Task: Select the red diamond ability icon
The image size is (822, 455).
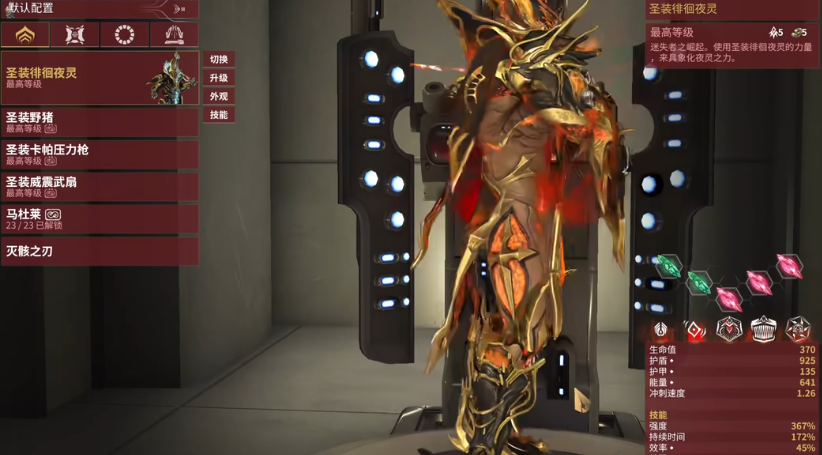Action: pos(695,330)
